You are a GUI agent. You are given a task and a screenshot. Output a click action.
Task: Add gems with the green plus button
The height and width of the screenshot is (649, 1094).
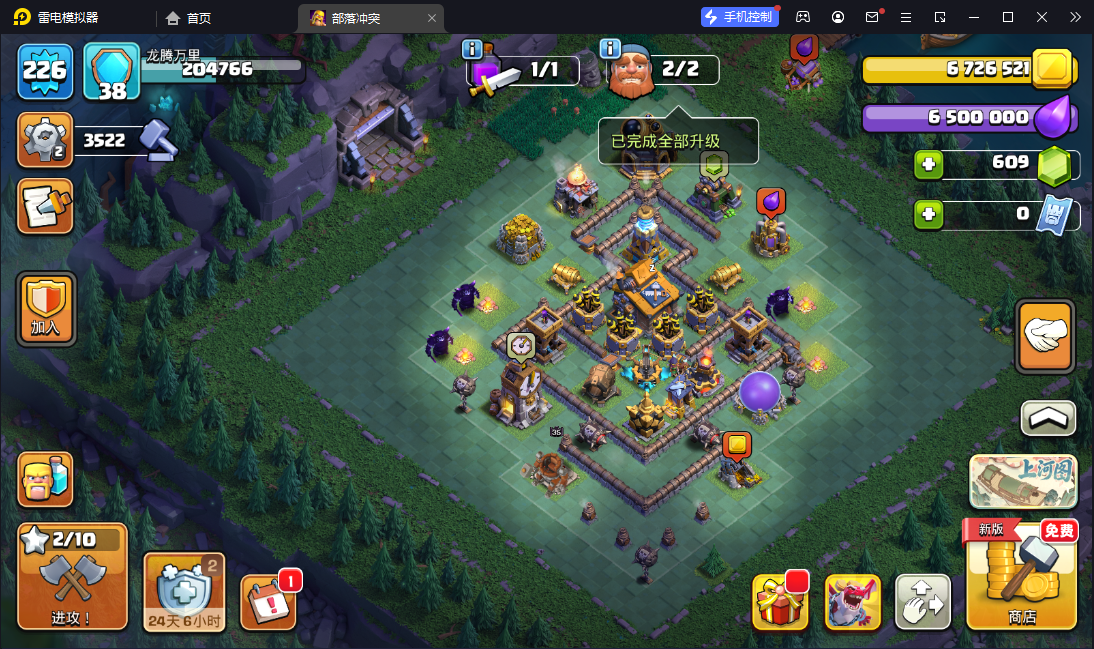pyautogui.click(x=929, y=164)
